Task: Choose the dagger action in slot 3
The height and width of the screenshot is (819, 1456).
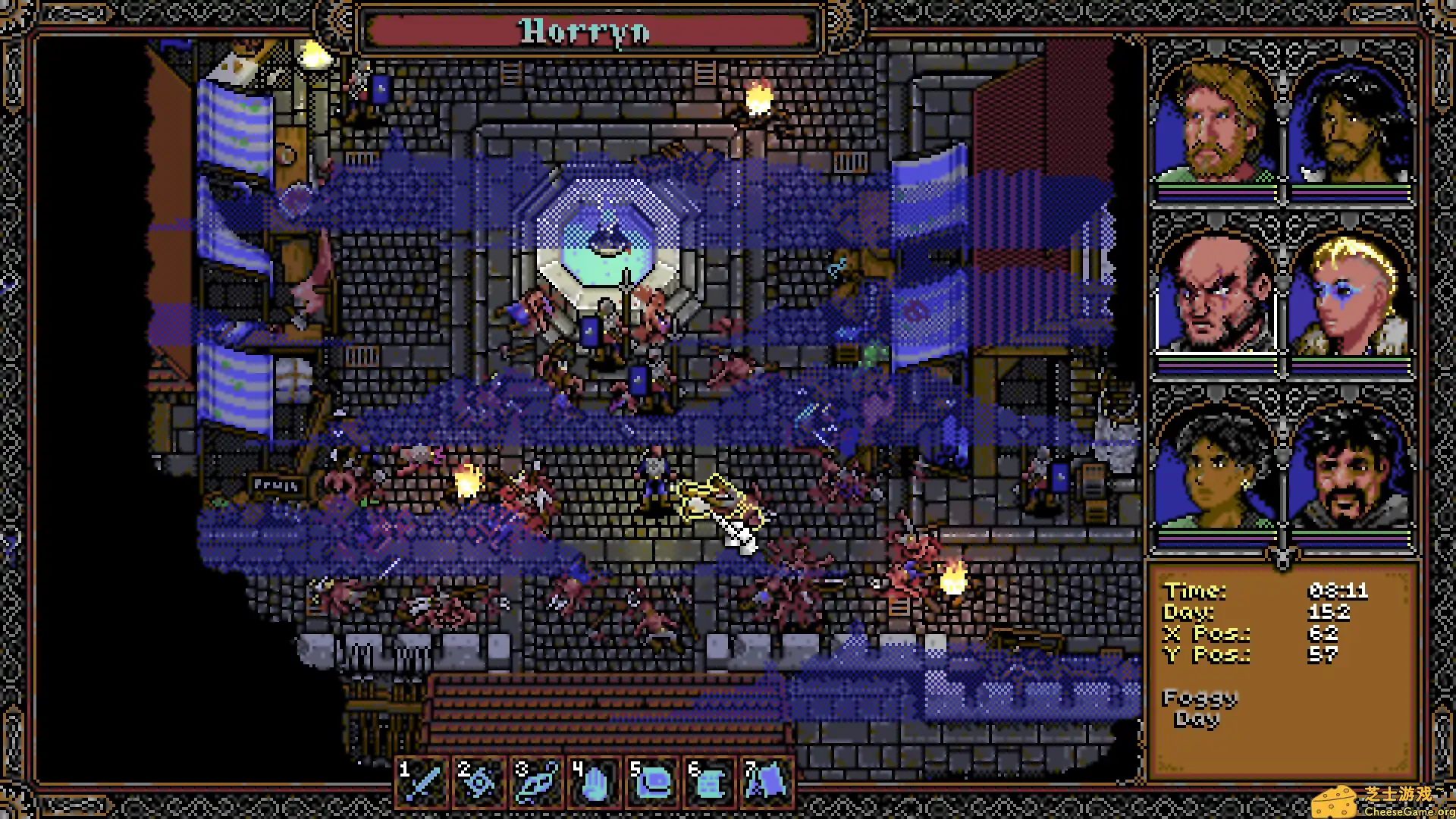Action: (x=538, y=780)
